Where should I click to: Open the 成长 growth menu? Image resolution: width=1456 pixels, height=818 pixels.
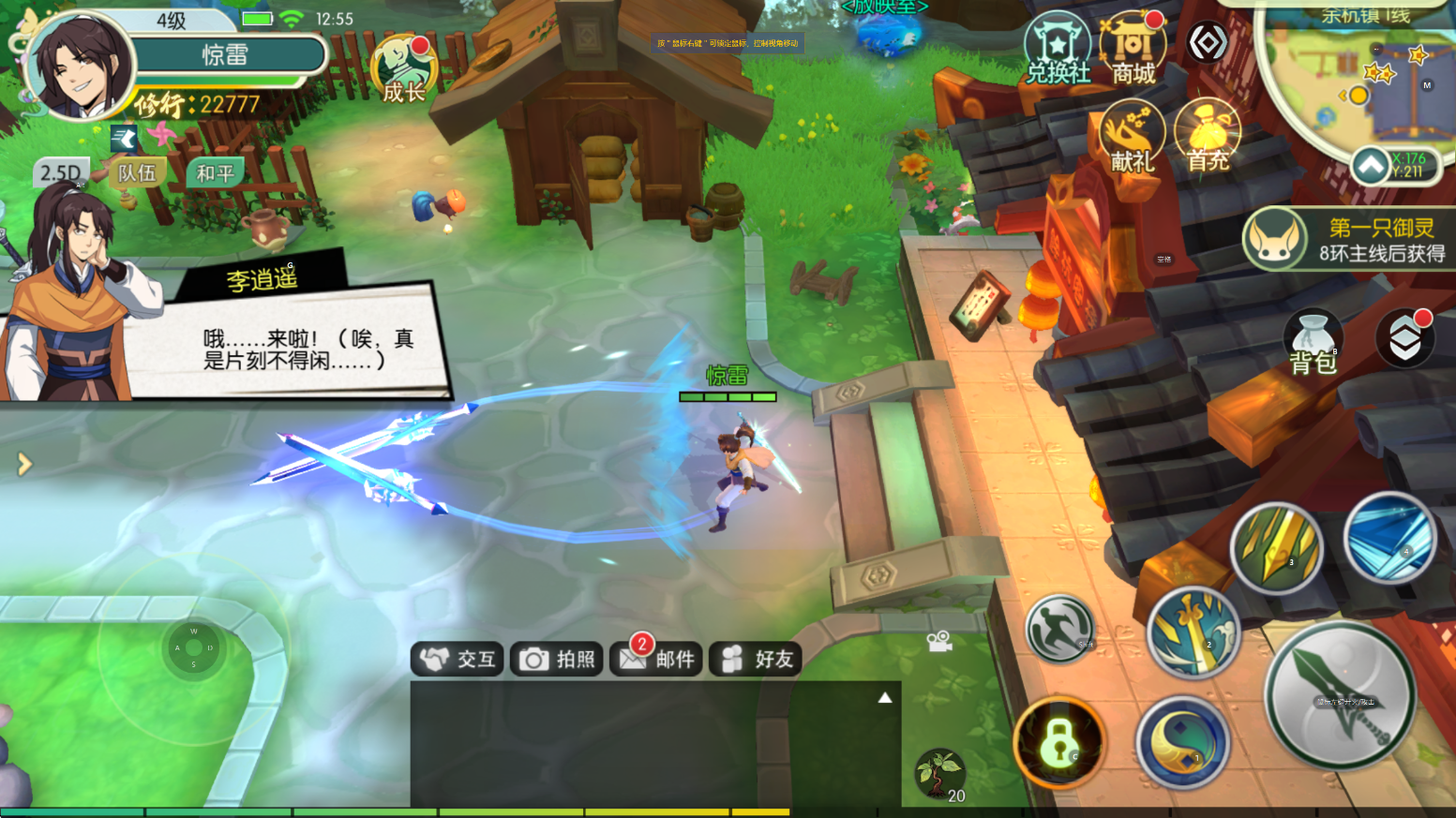point(404,68)
